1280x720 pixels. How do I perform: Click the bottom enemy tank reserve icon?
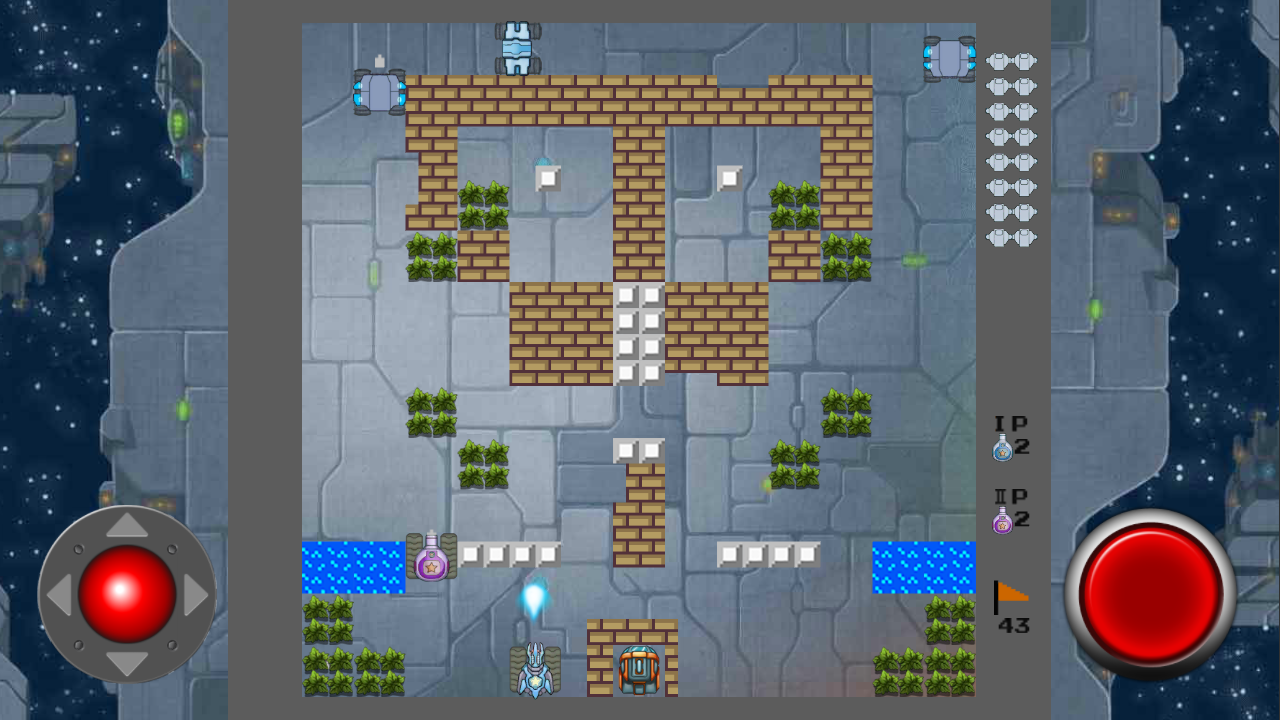(1010, 237)
